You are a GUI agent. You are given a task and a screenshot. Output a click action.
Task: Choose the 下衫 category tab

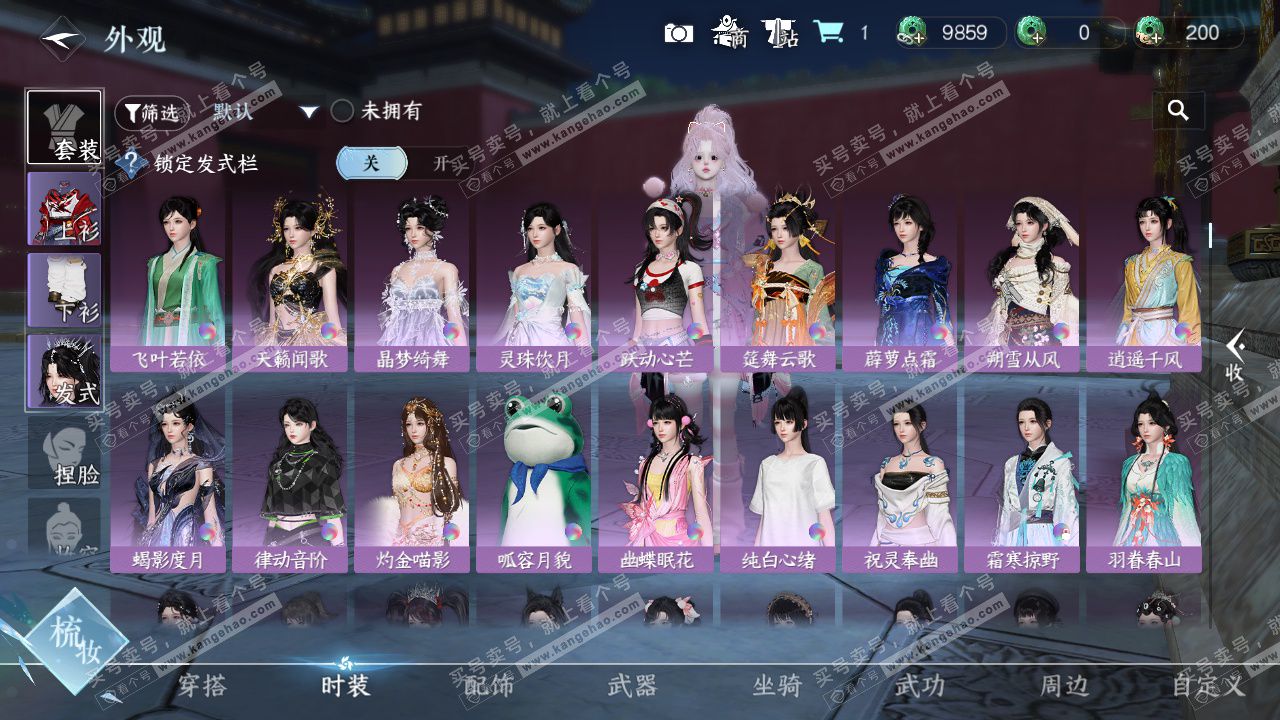tap(64, 289)
